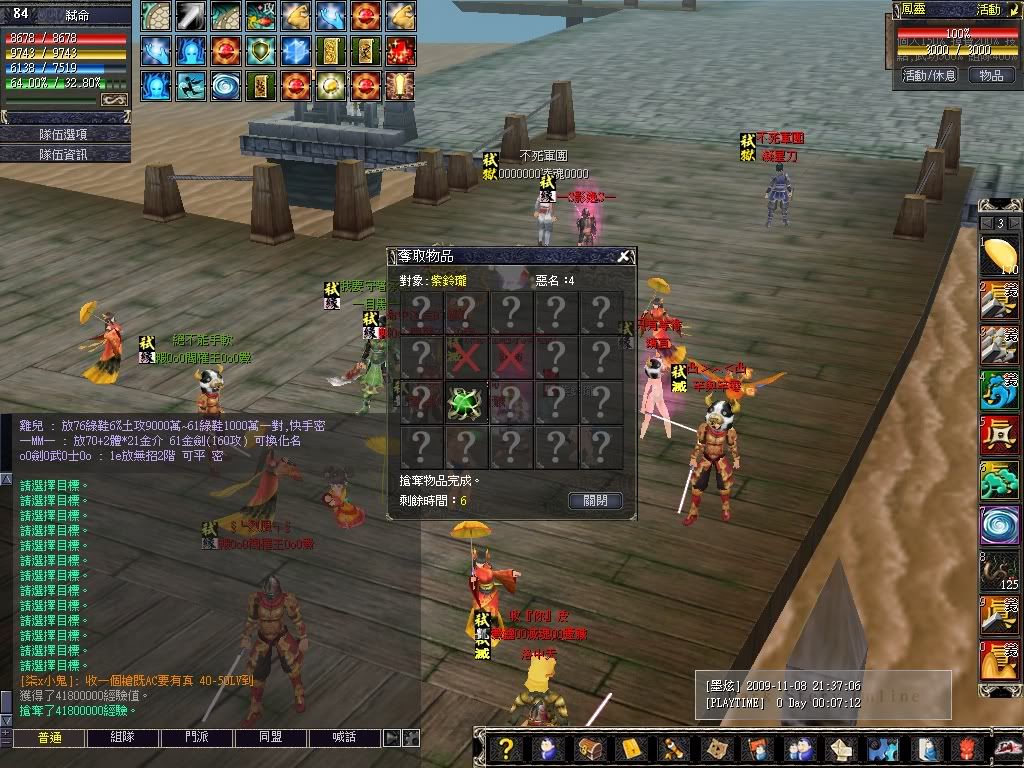The height and width of the screenshot is (768, 1024).
Task: Use the yellow feather fan hotbar slot
Action: tap(999, 256)
